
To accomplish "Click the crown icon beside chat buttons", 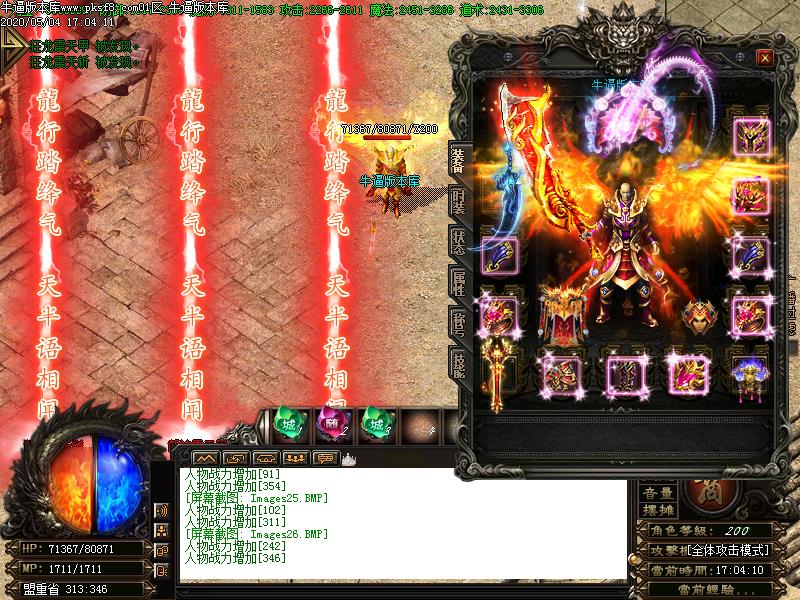I will (348, 458).
